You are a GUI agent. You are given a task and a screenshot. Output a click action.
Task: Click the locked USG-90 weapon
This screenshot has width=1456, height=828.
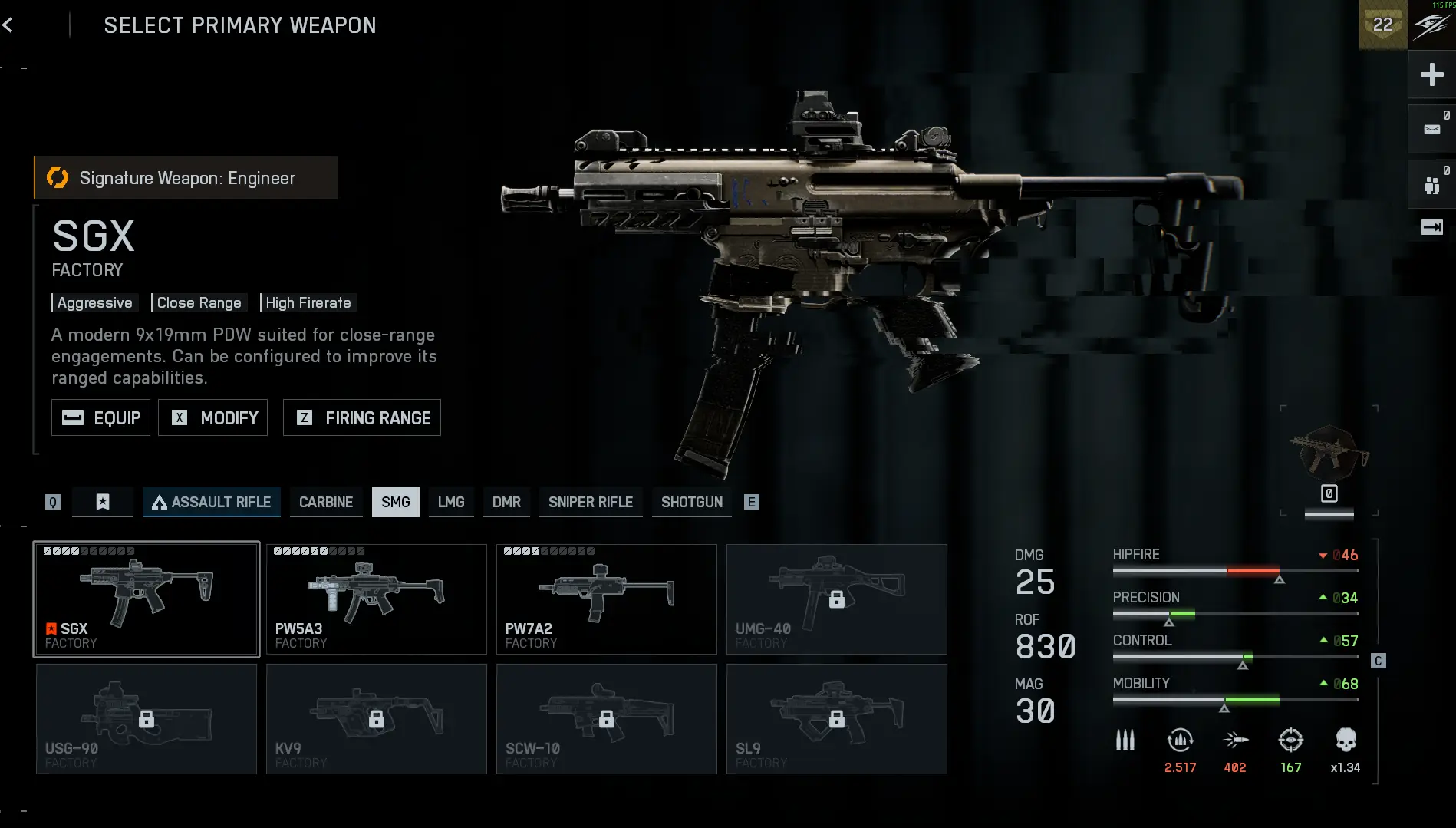point(147,719)
